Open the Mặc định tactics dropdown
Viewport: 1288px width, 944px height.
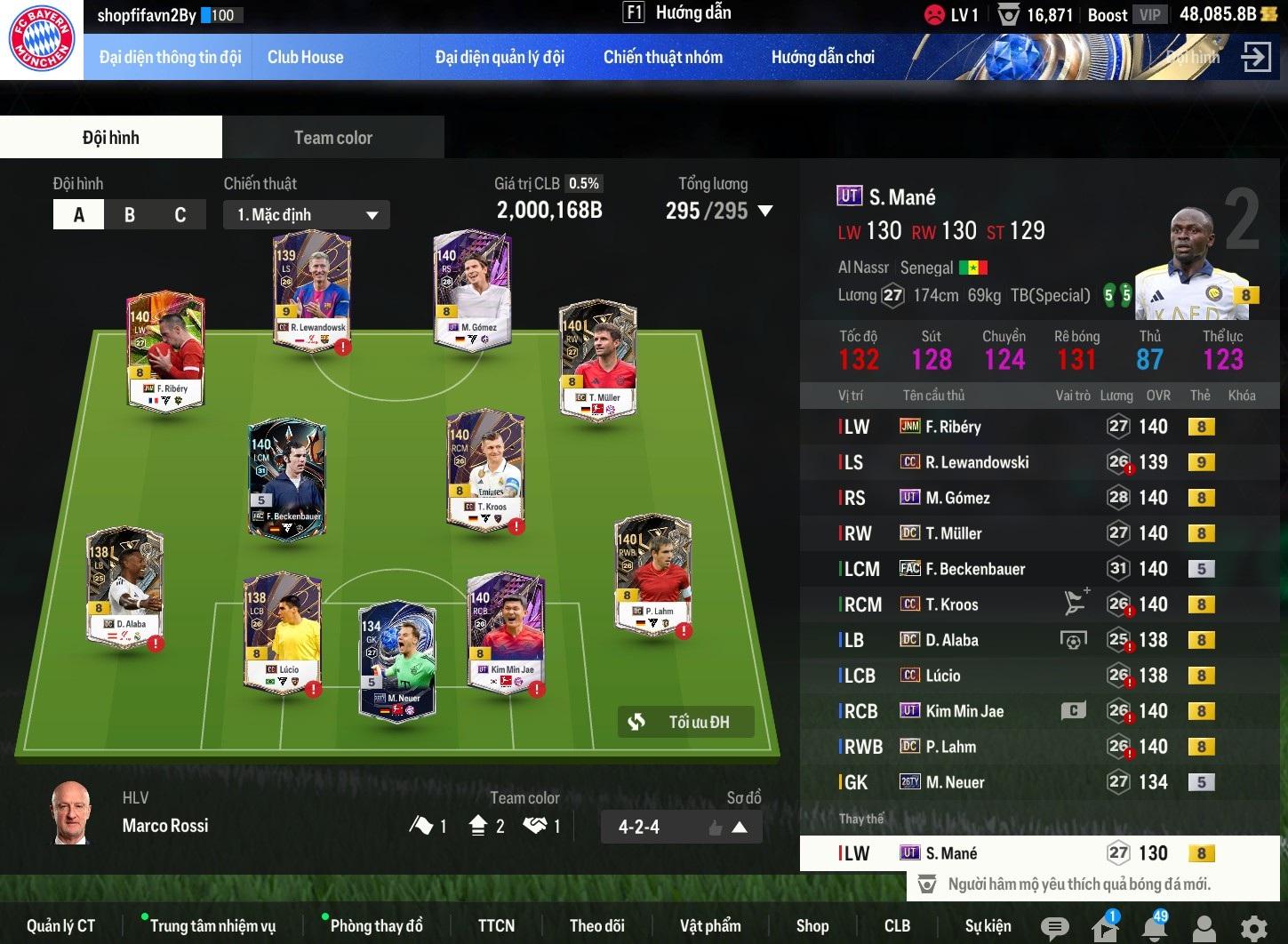coord(308,215)
